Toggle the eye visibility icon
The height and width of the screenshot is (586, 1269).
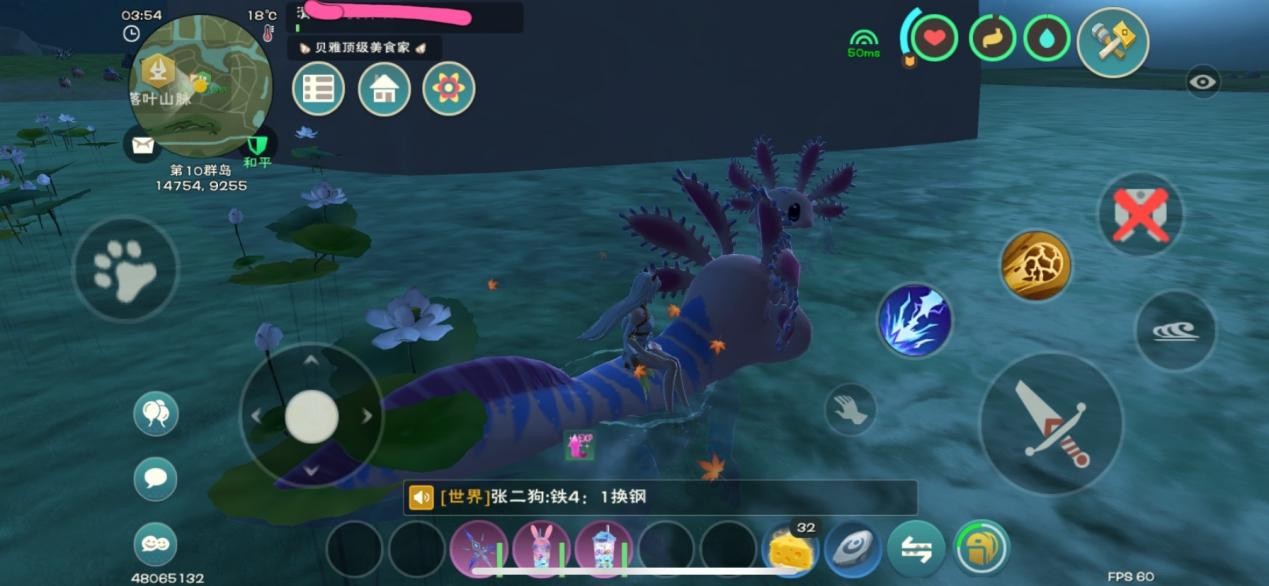pyautogui.click(x=1203, y=82)
